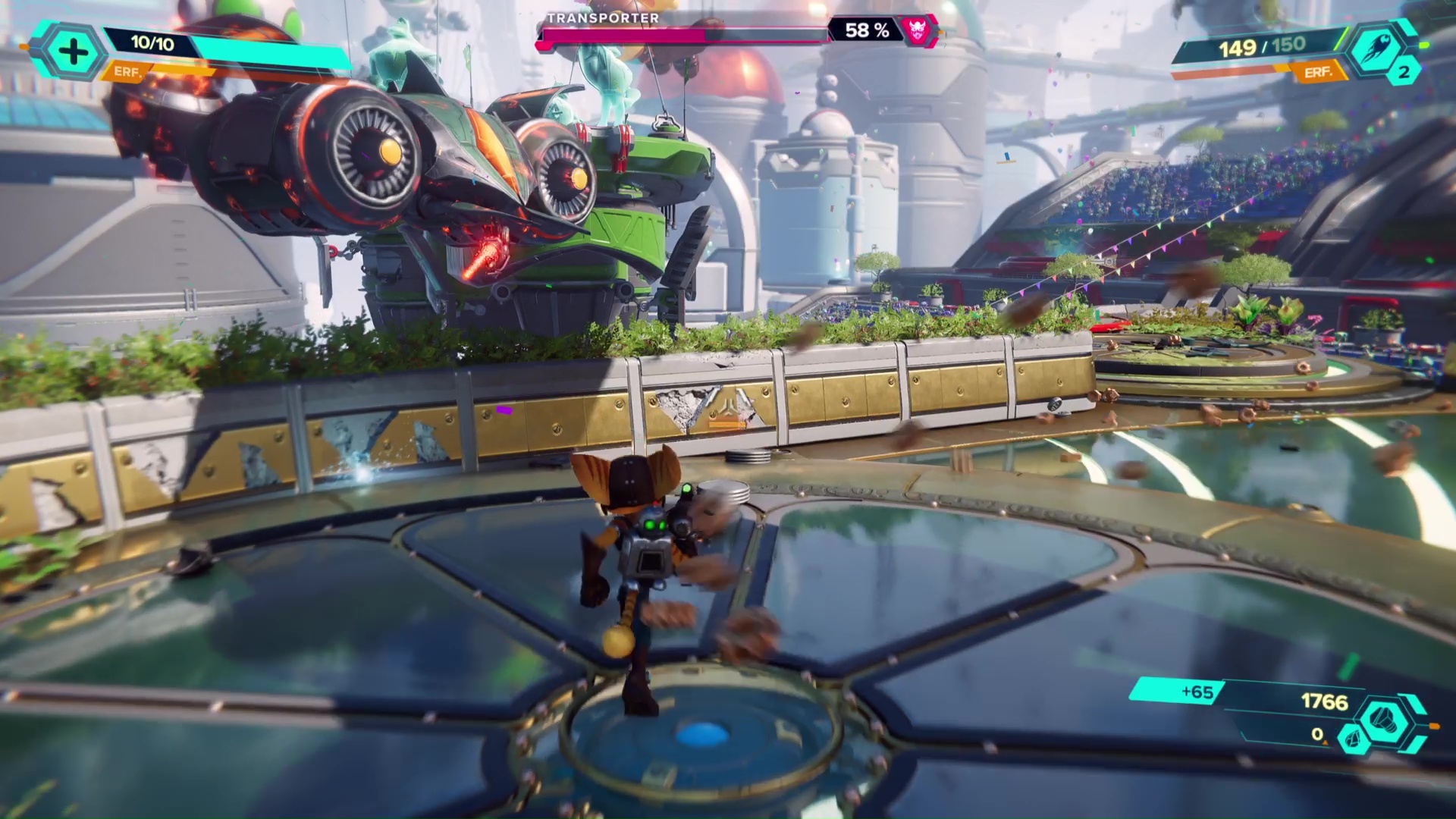The height and width of the screenshot is (819, 1456).
Task: Click the green health cross icon
Action: 73,52
